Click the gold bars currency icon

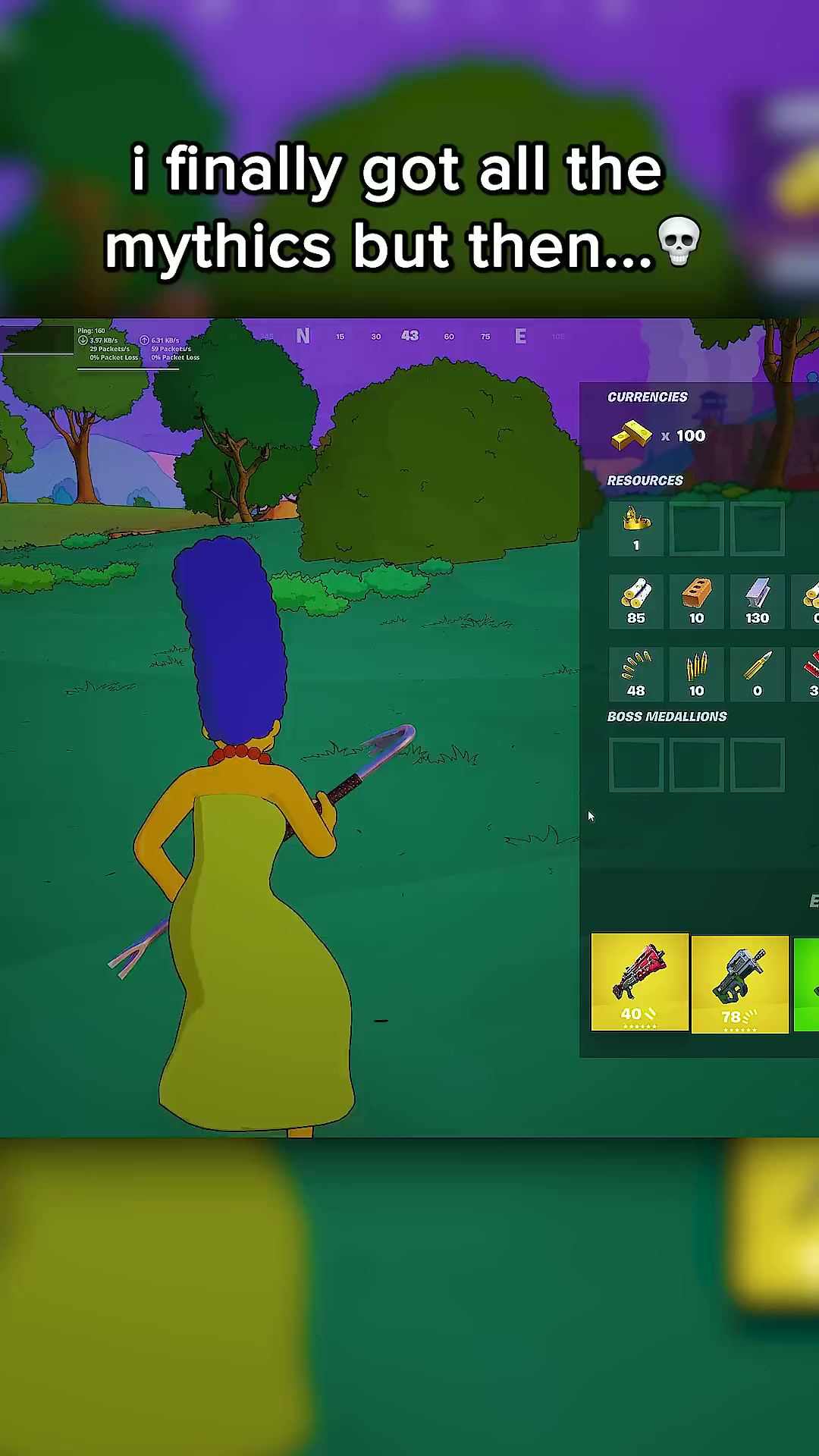pos(632,436)
